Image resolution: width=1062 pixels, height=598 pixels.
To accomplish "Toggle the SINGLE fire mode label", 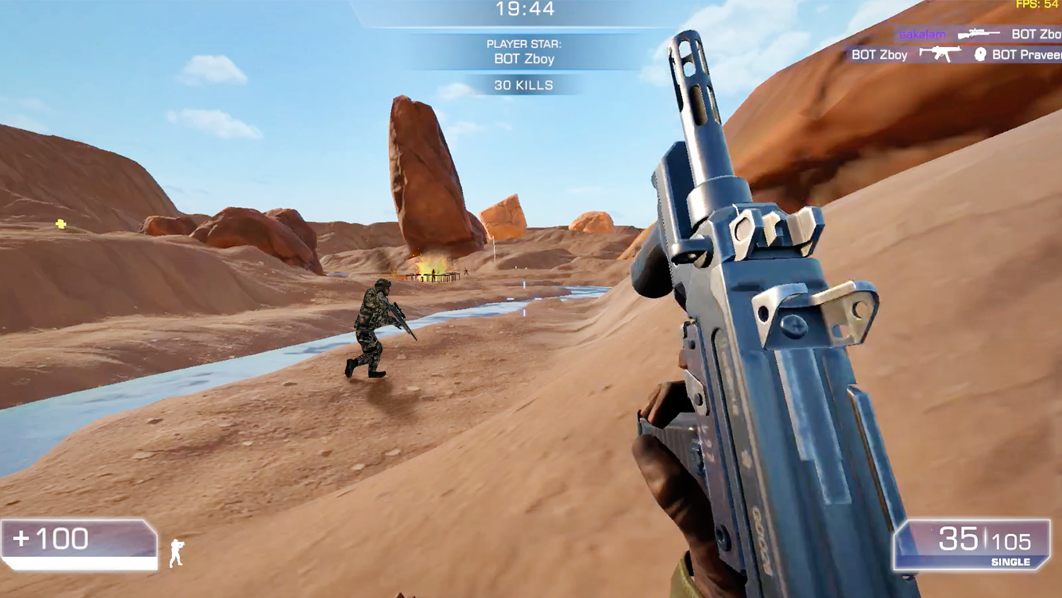I will click(1010, 562).
